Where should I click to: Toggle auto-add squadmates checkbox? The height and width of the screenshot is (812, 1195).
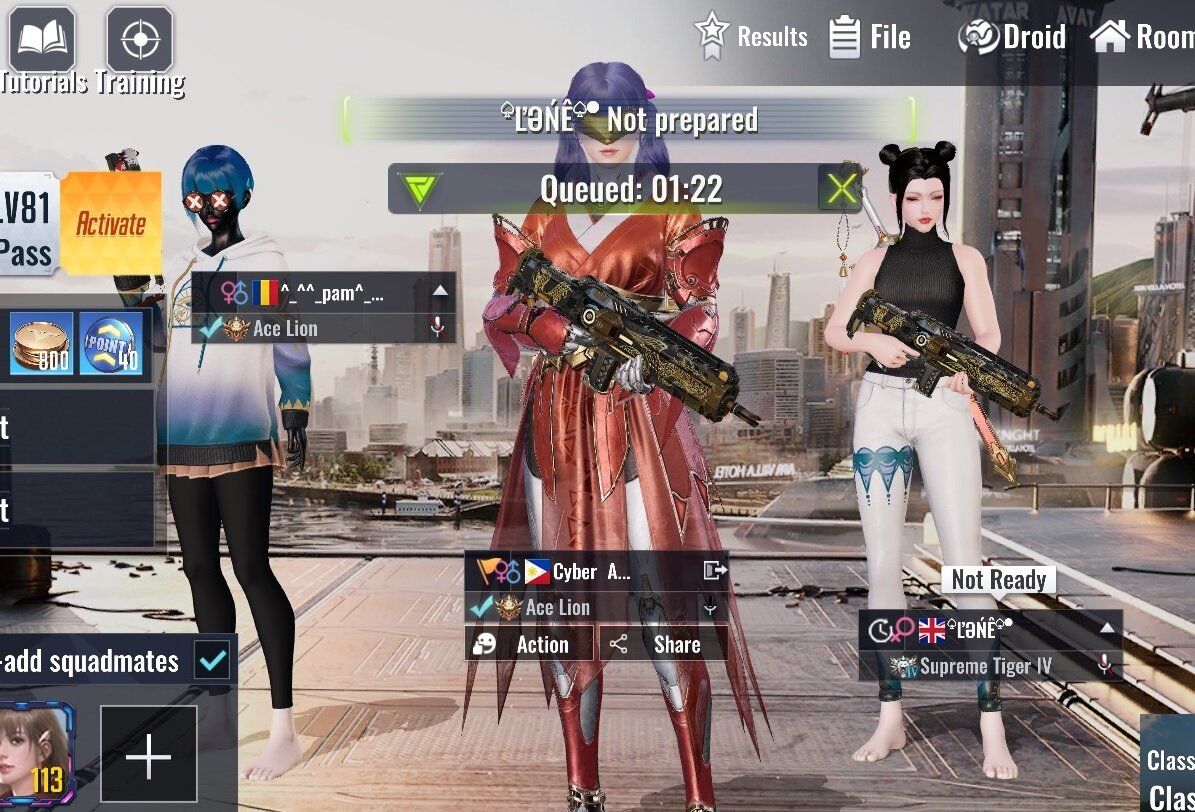point(213,661)
